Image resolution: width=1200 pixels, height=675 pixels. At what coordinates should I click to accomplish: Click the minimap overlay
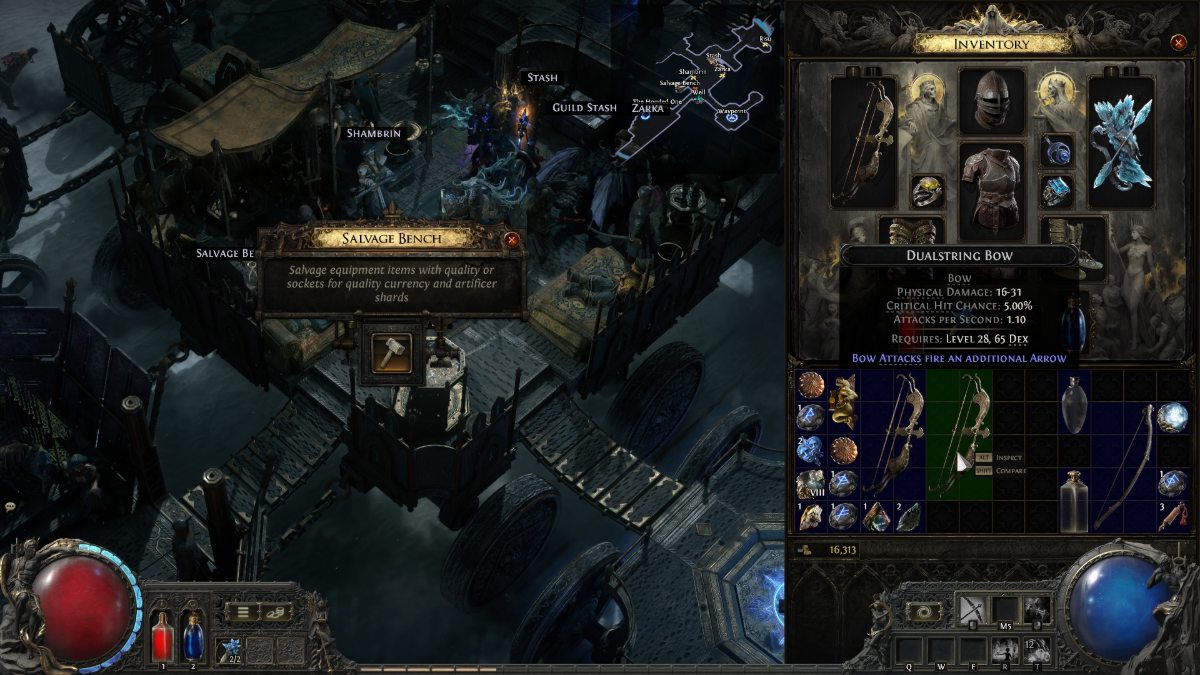(700, 85)
